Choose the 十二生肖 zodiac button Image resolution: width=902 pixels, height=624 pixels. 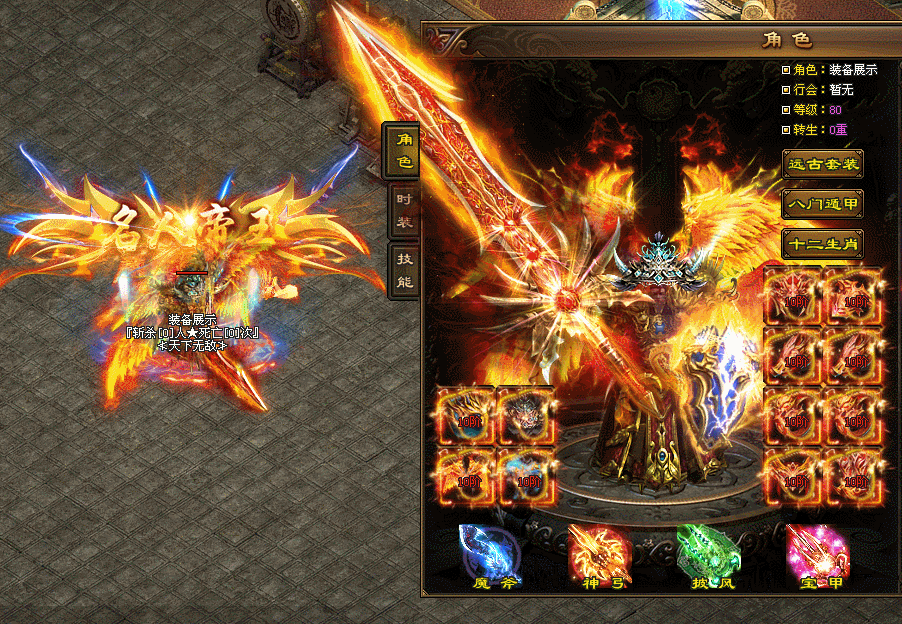coord(822,244)
